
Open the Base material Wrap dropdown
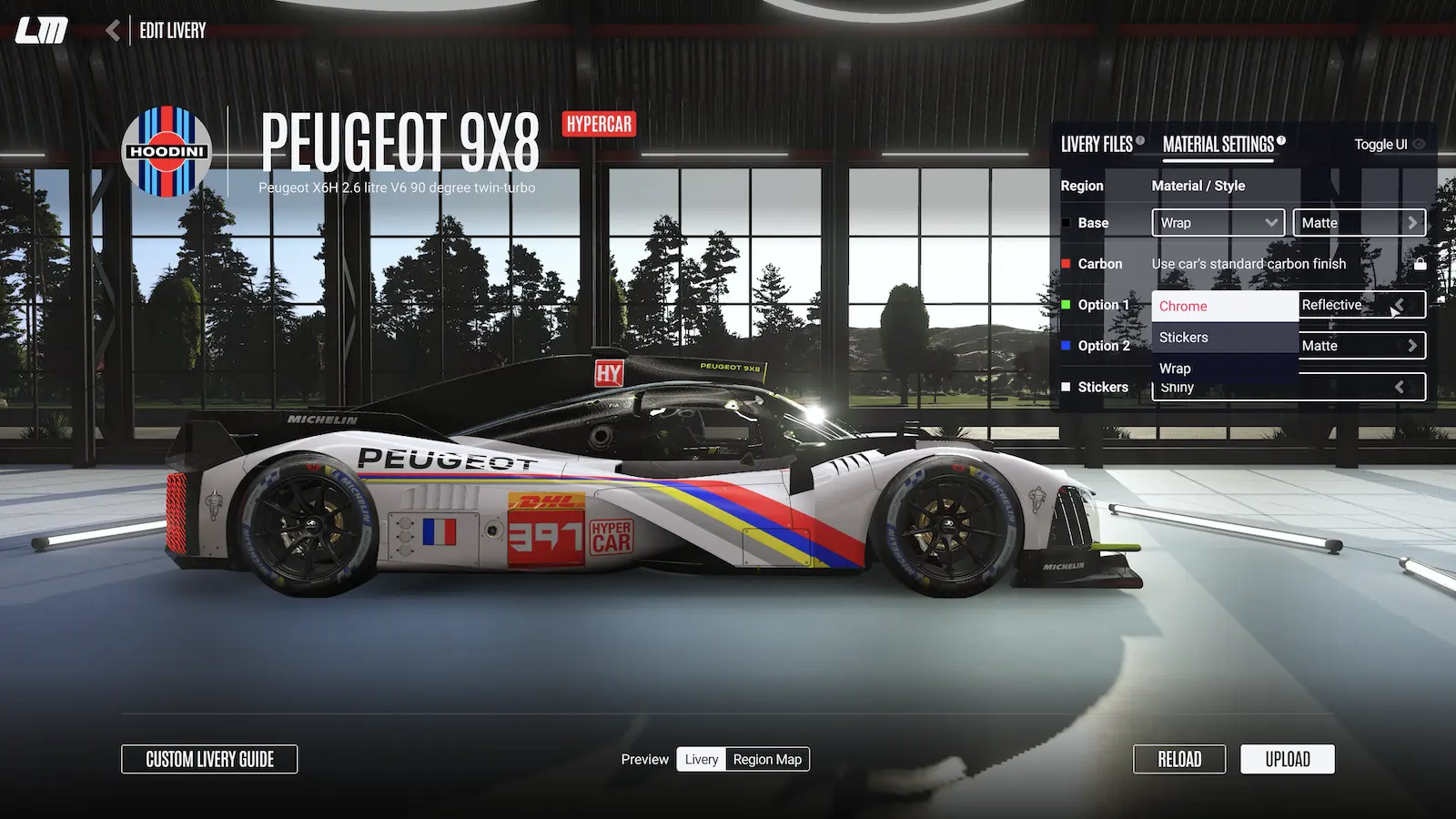pyautogui.click(x=1218, y=223)
